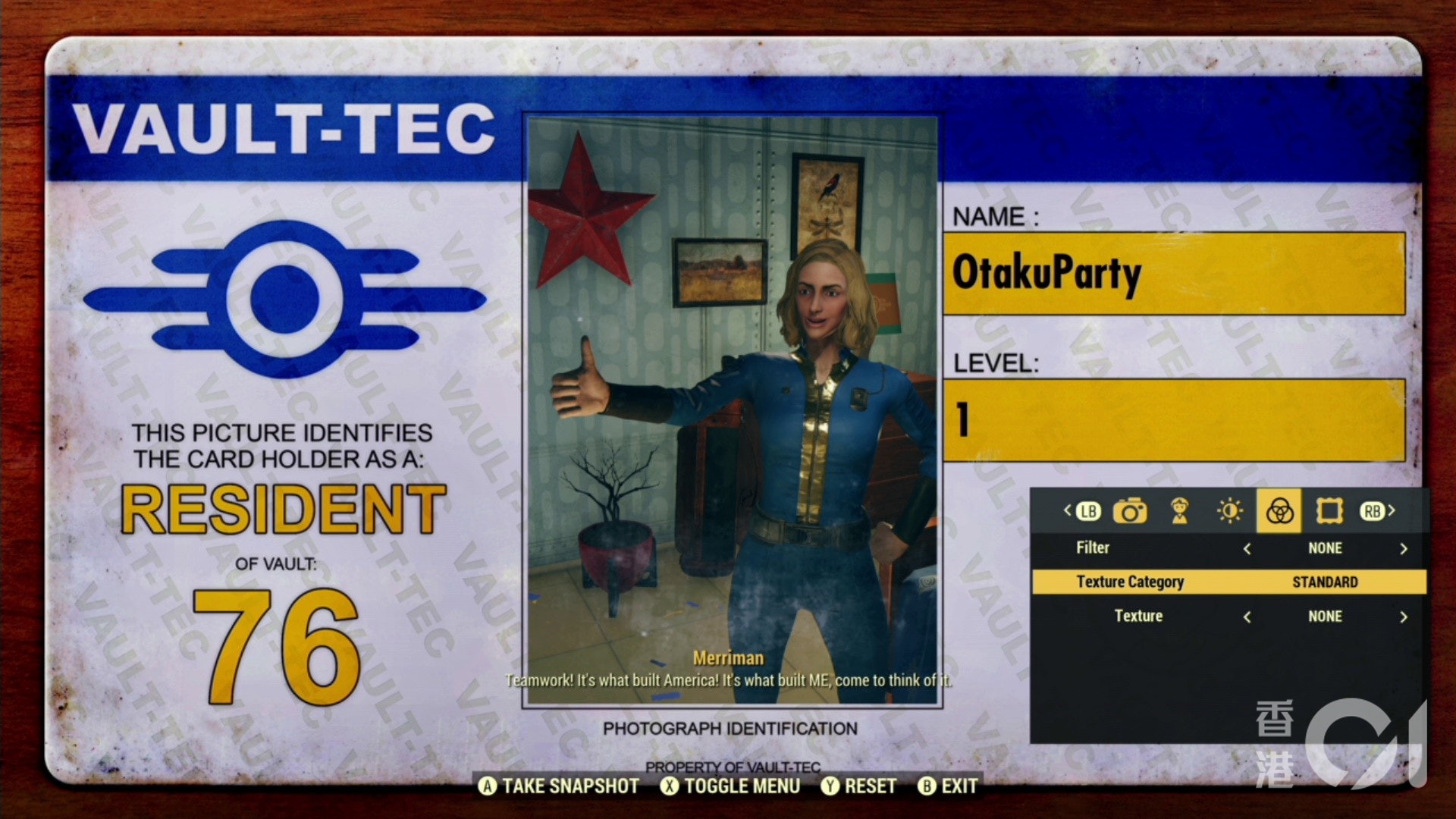This screenshot has height=819, width=1456.
Task: Select the filter overlapping-circles tab icon
Action: pyautogui.click(x=1278, y=510)
